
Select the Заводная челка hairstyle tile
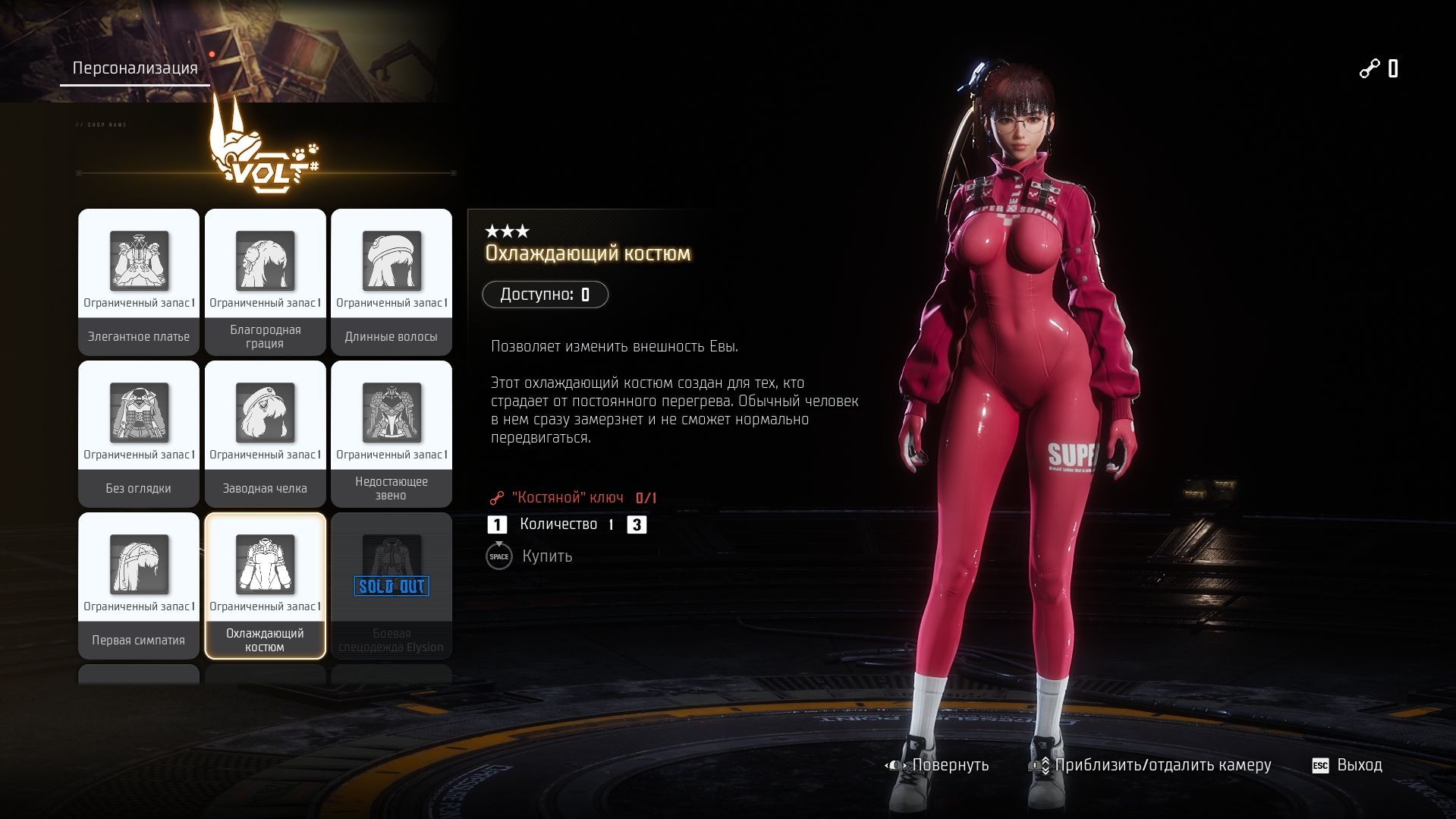pos(265,433)
